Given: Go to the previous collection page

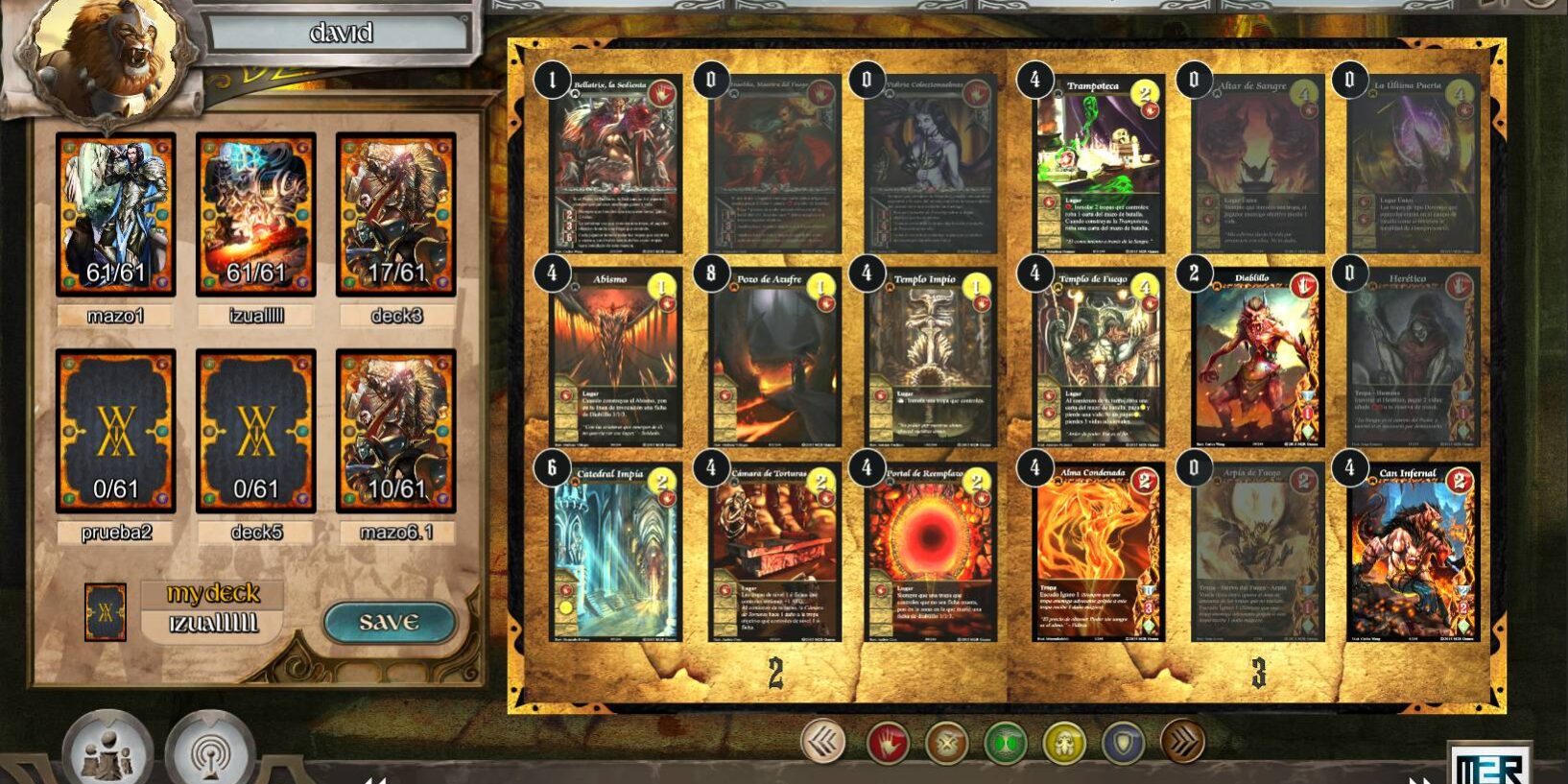Looking at the screenshot, I should (823, 742).
